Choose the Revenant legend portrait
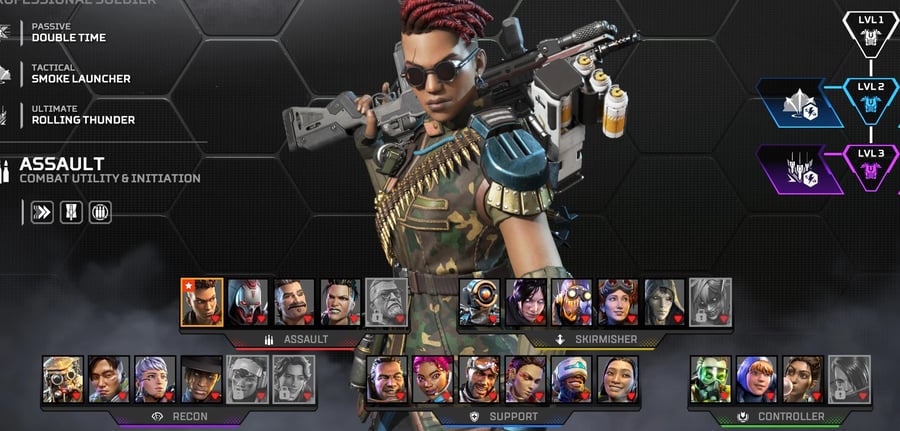The height and width of the screenshot is (431, 900). click(x=248, y=302)
